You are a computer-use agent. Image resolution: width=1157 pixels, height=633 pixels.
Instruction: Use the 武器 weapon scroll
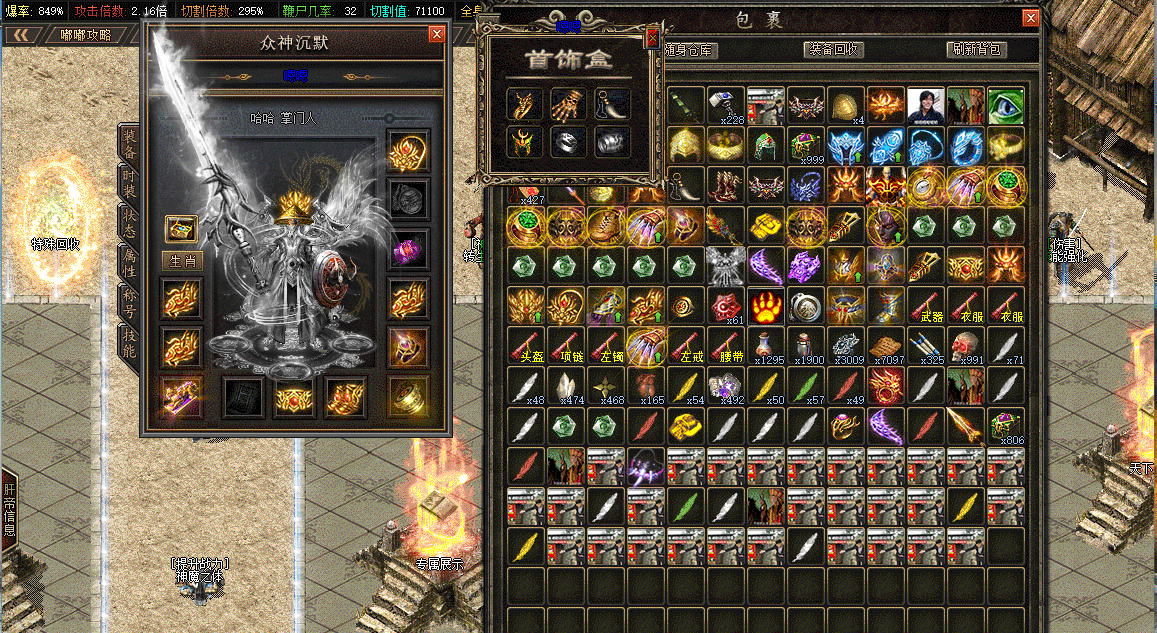(x=926, y=305)
